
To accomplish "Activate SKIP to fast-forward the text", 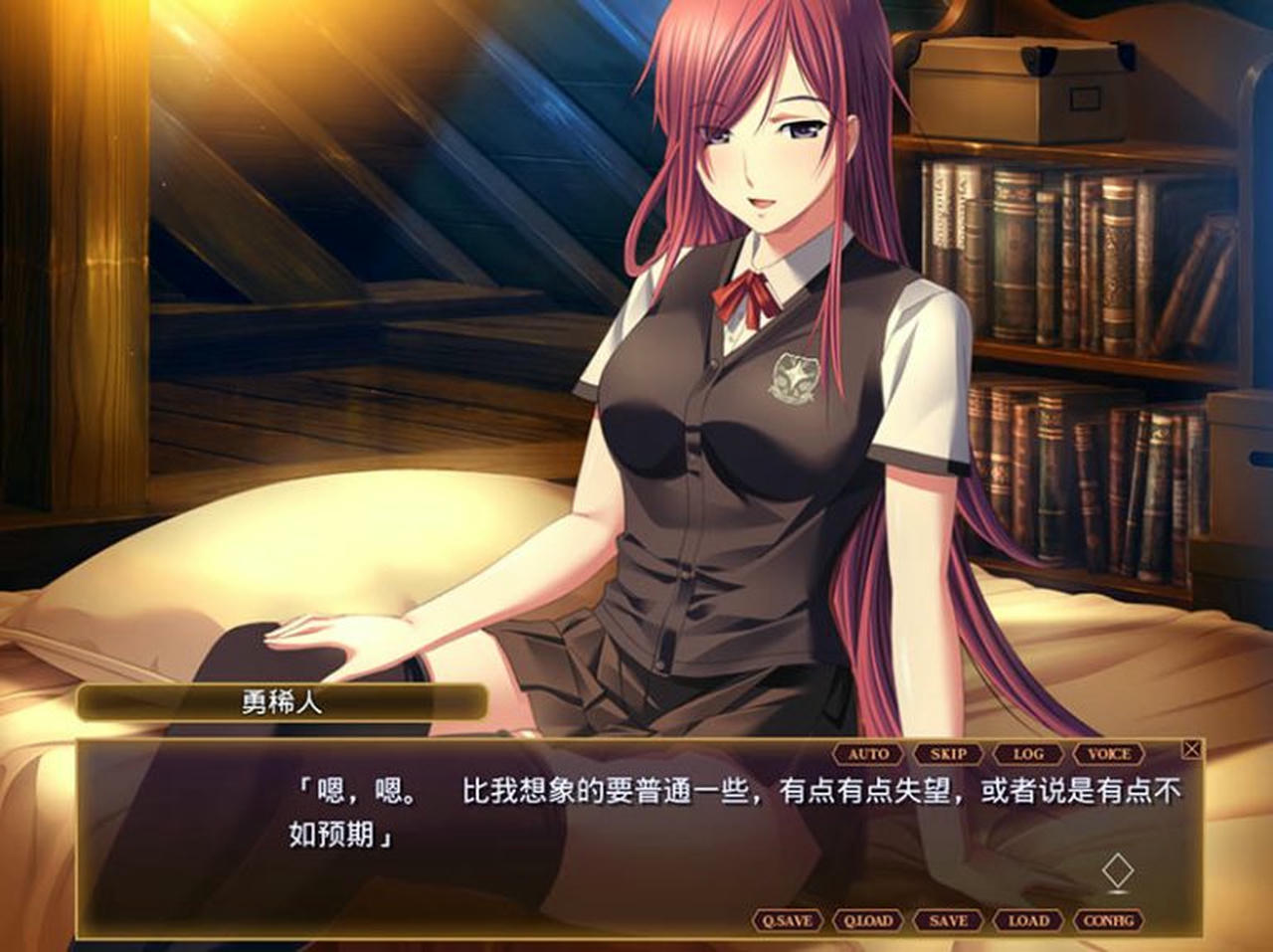I will [951, 754].
